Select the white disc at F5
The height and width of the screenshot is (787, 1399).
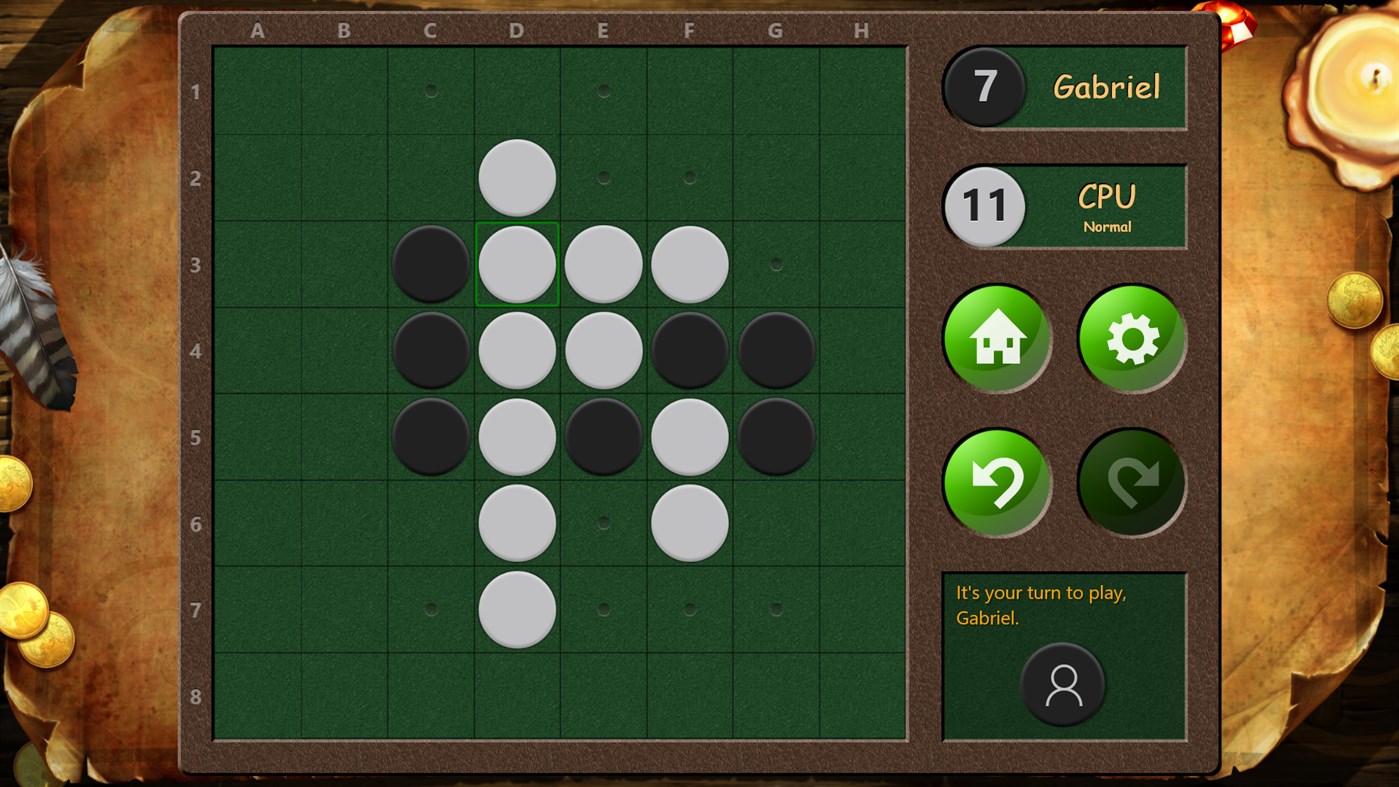click(x=689, y=435)
